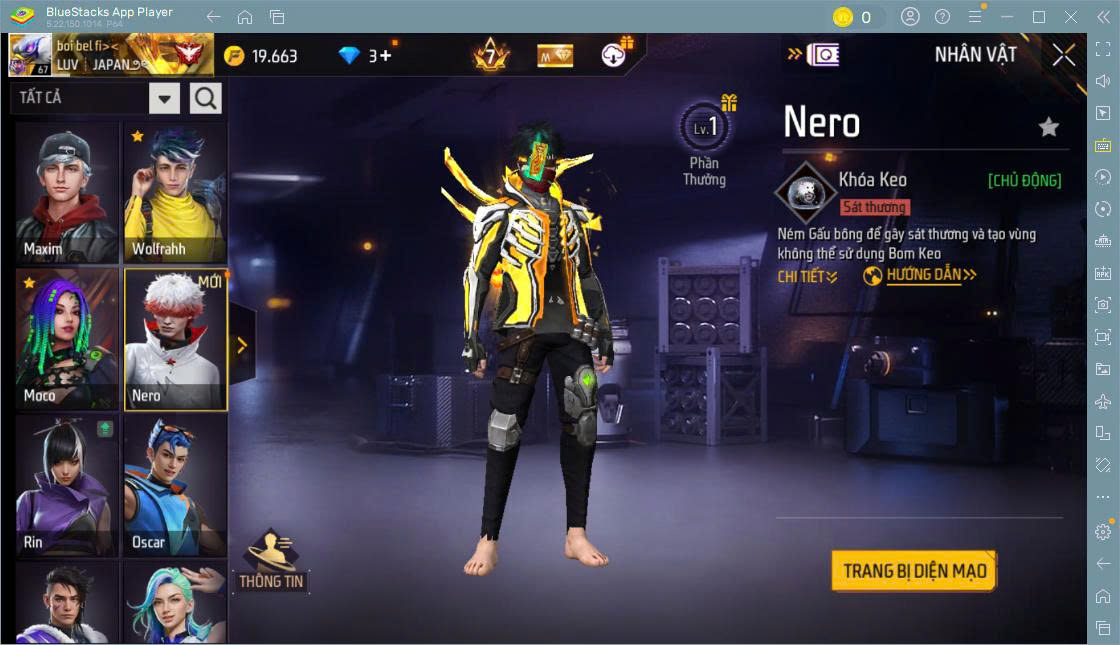Open the player profile banner

(111, 55)
